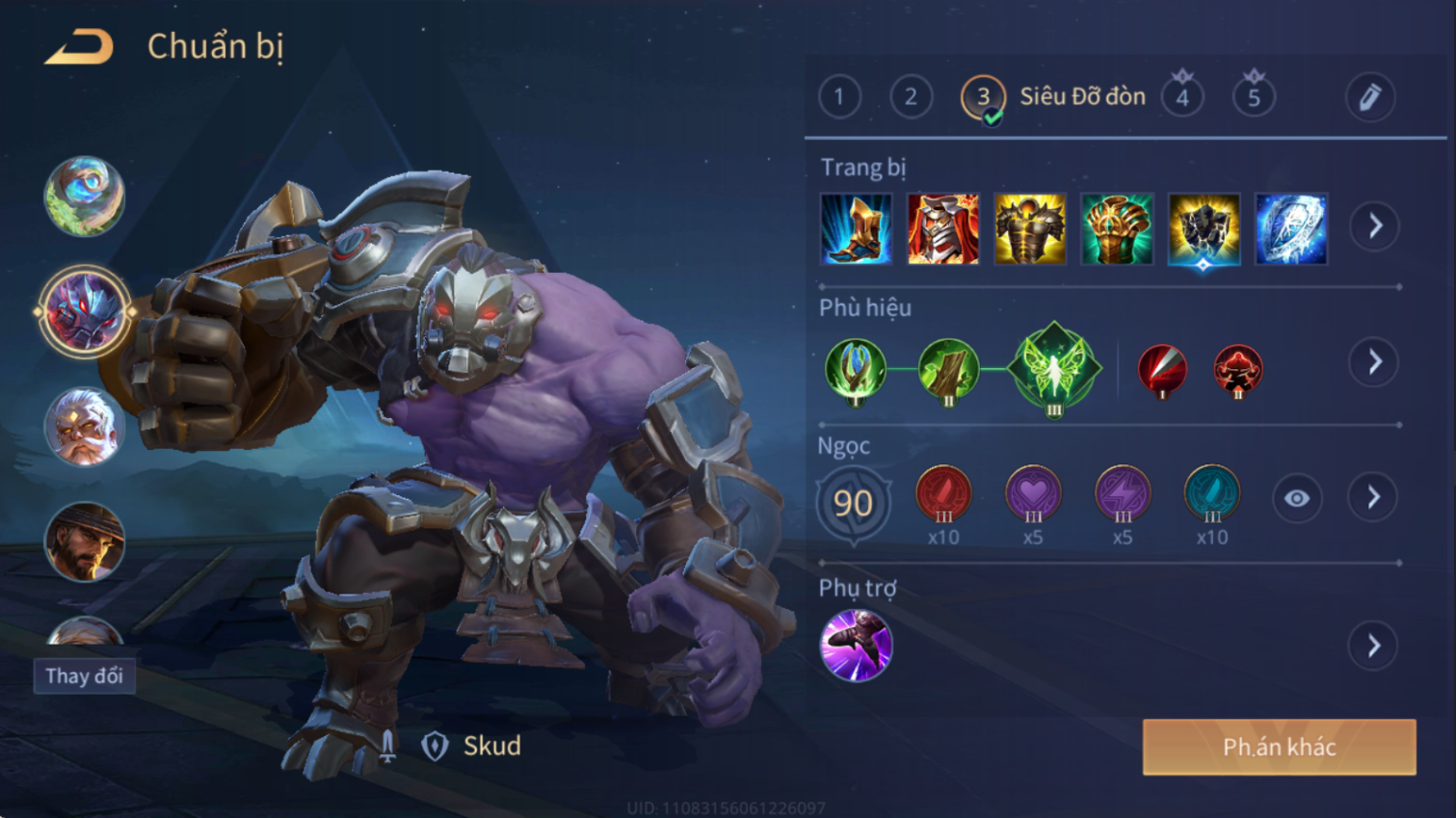Switch to loadout preset 1
Image resolution: width=1456 pixels, height=818 pixels.
pos(839,97)
